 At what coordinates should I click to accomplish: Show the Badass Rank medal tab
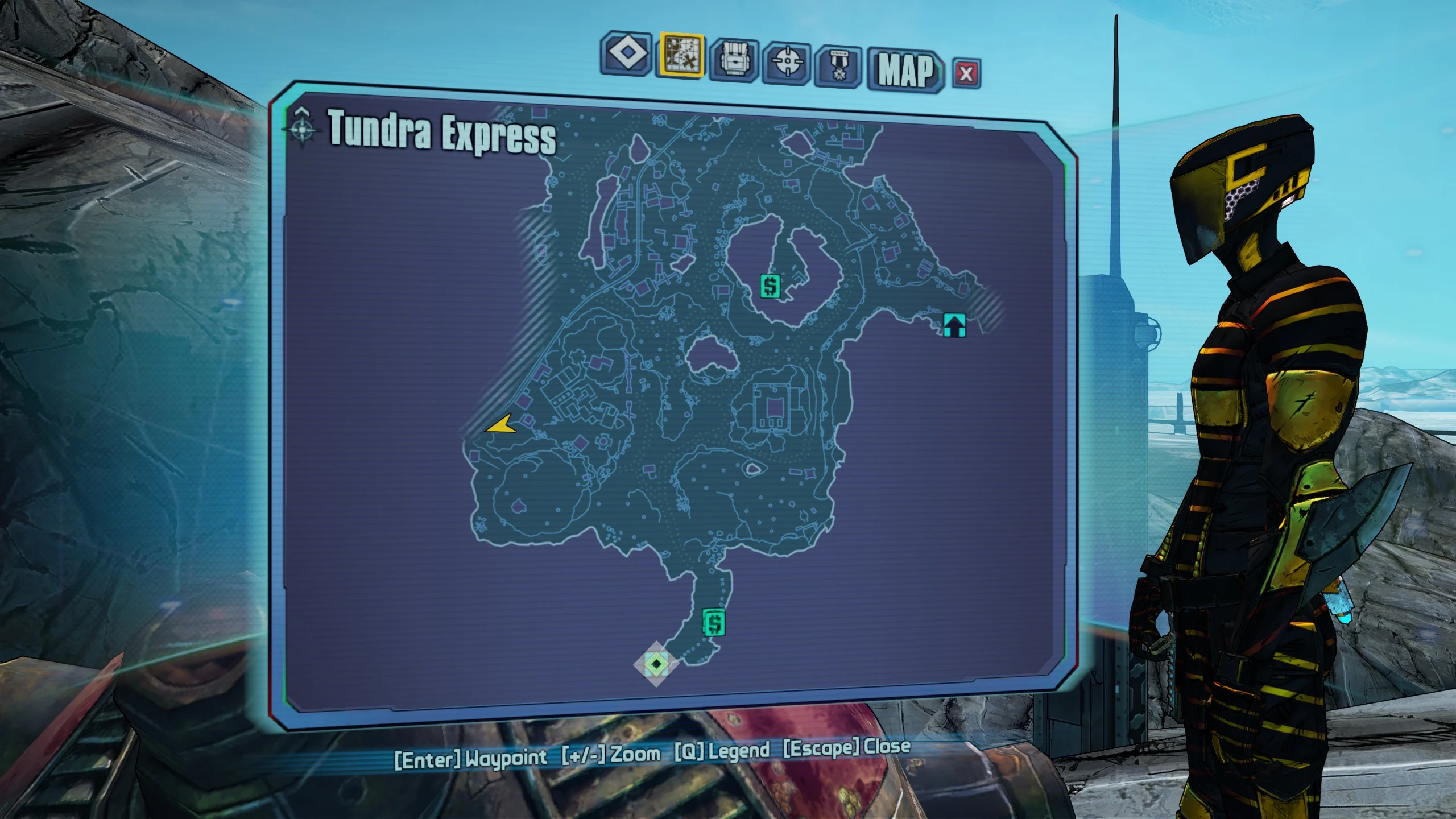point(837,66)
